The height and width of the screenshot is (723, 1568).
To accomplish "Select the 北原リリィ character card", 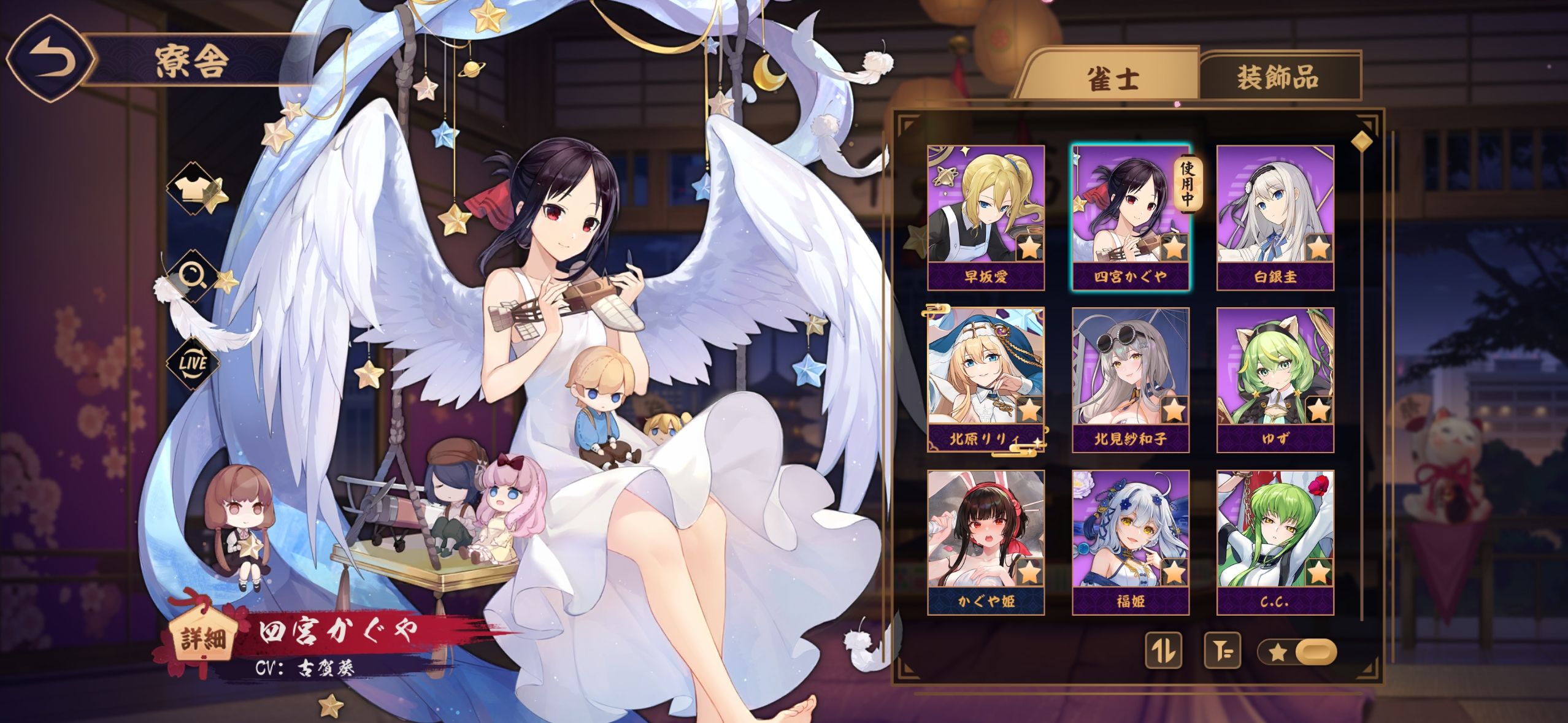I will coord(985,380).
